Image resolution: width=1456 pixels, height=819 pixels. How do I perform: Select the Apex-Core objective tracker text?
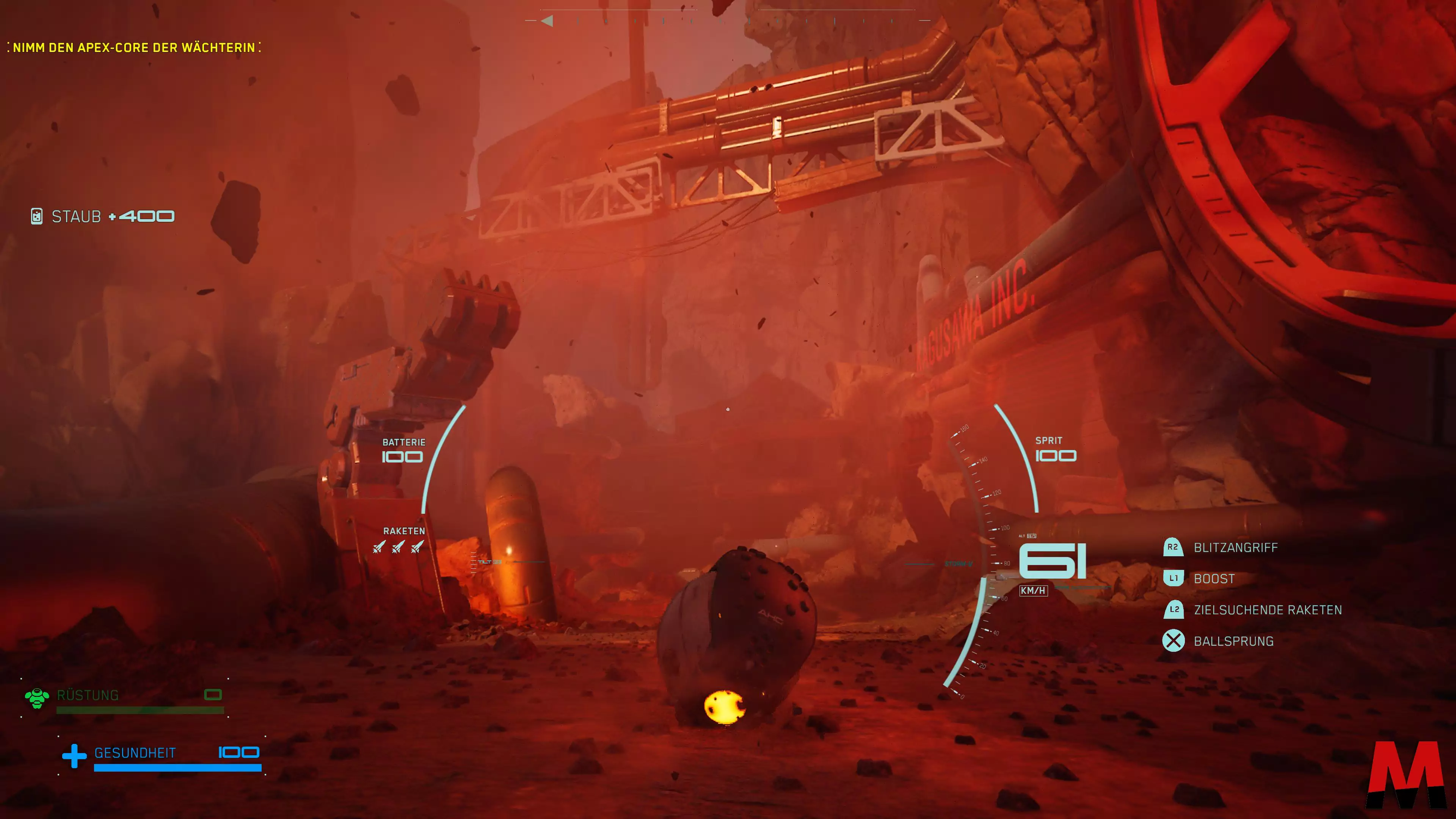(x=134, y=47)
